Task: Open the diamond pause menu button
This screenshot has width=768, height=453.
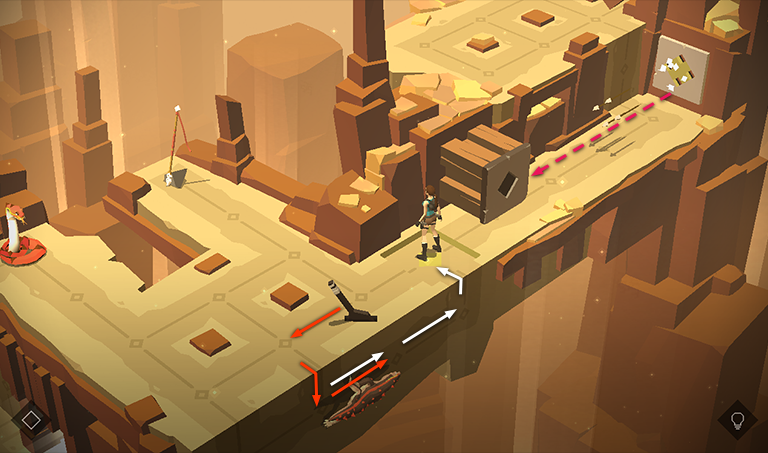Action: (31, 418)
